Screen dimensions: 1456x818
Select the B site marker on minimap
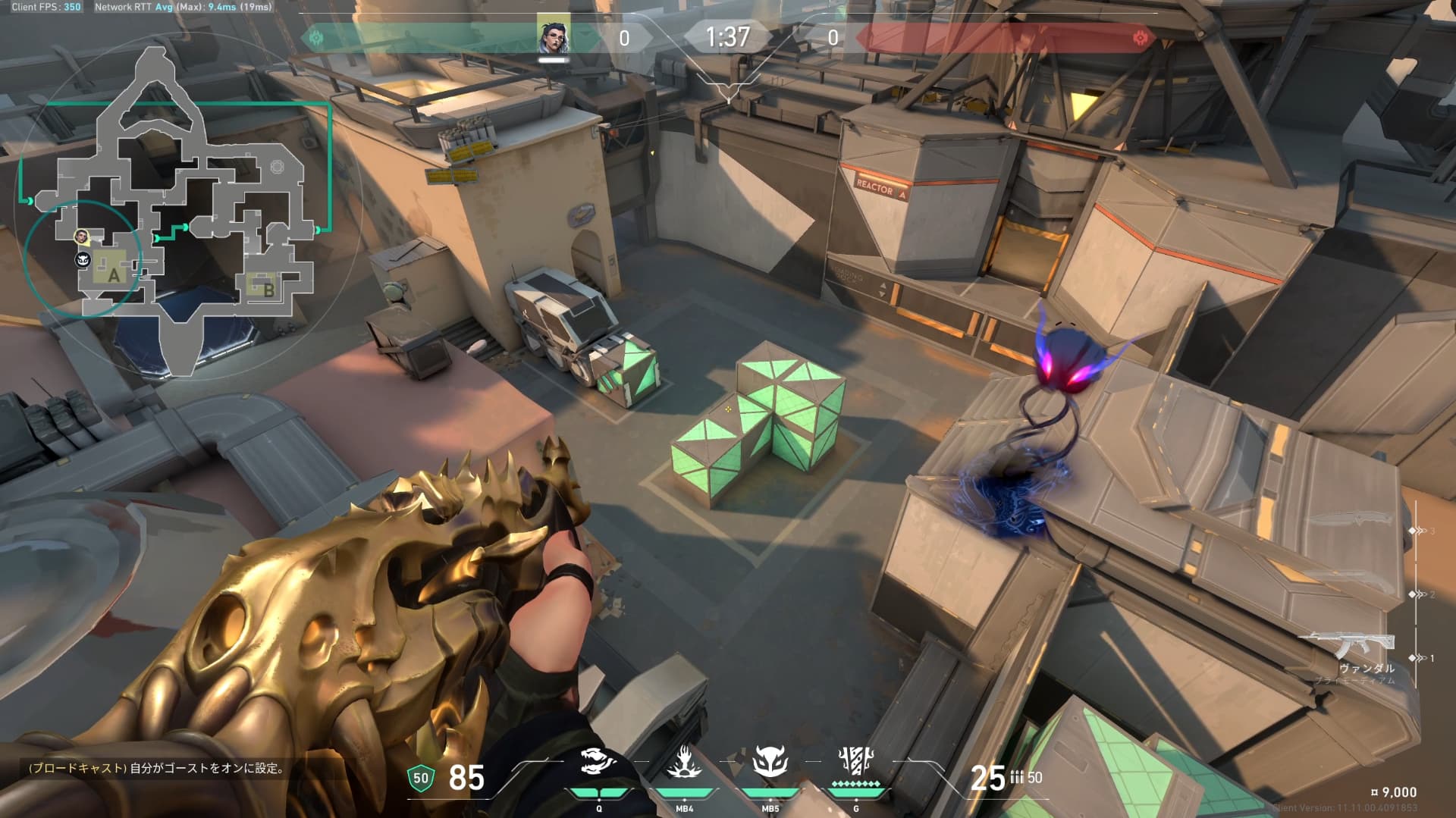(268, 287)
